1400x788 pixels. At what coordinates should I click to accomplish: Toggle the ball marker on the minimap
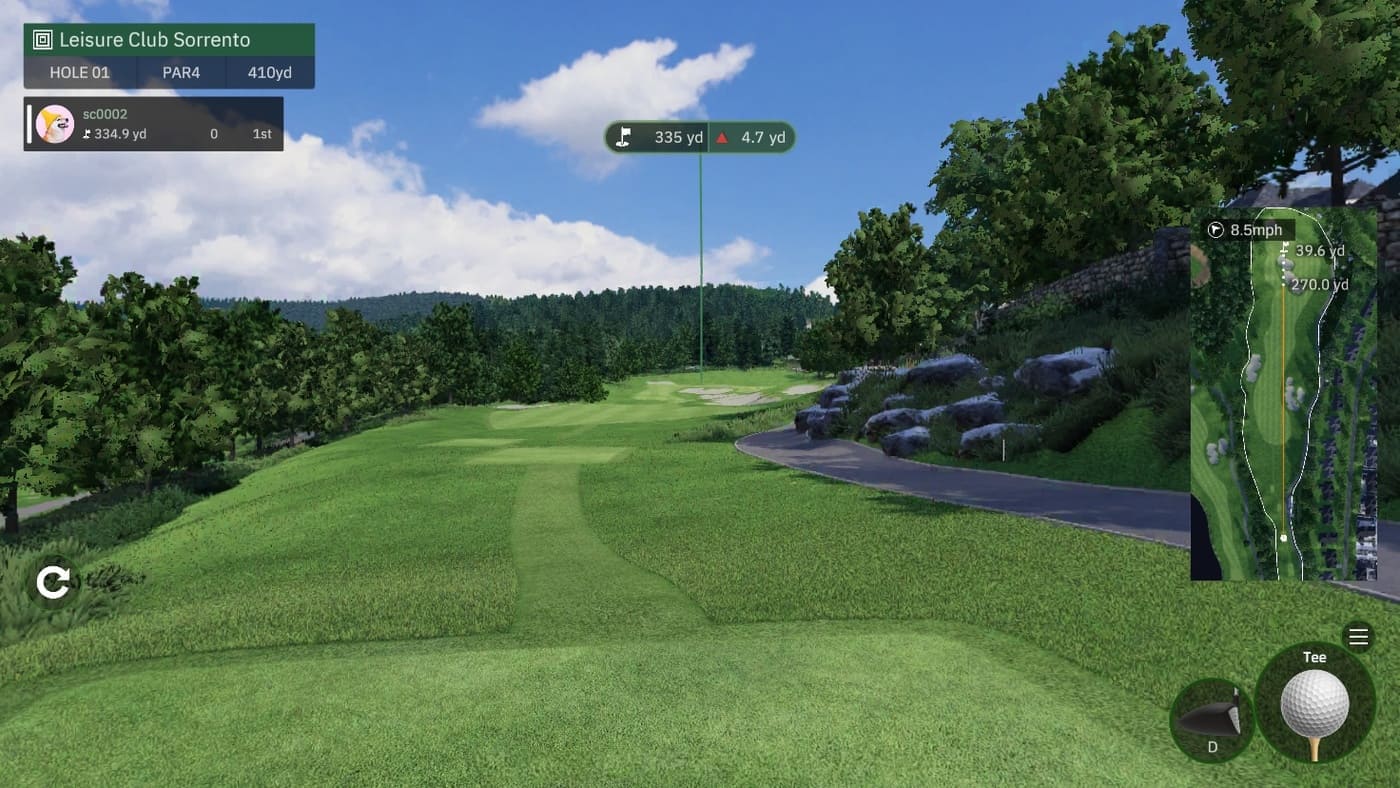[x=1283, y=538]
